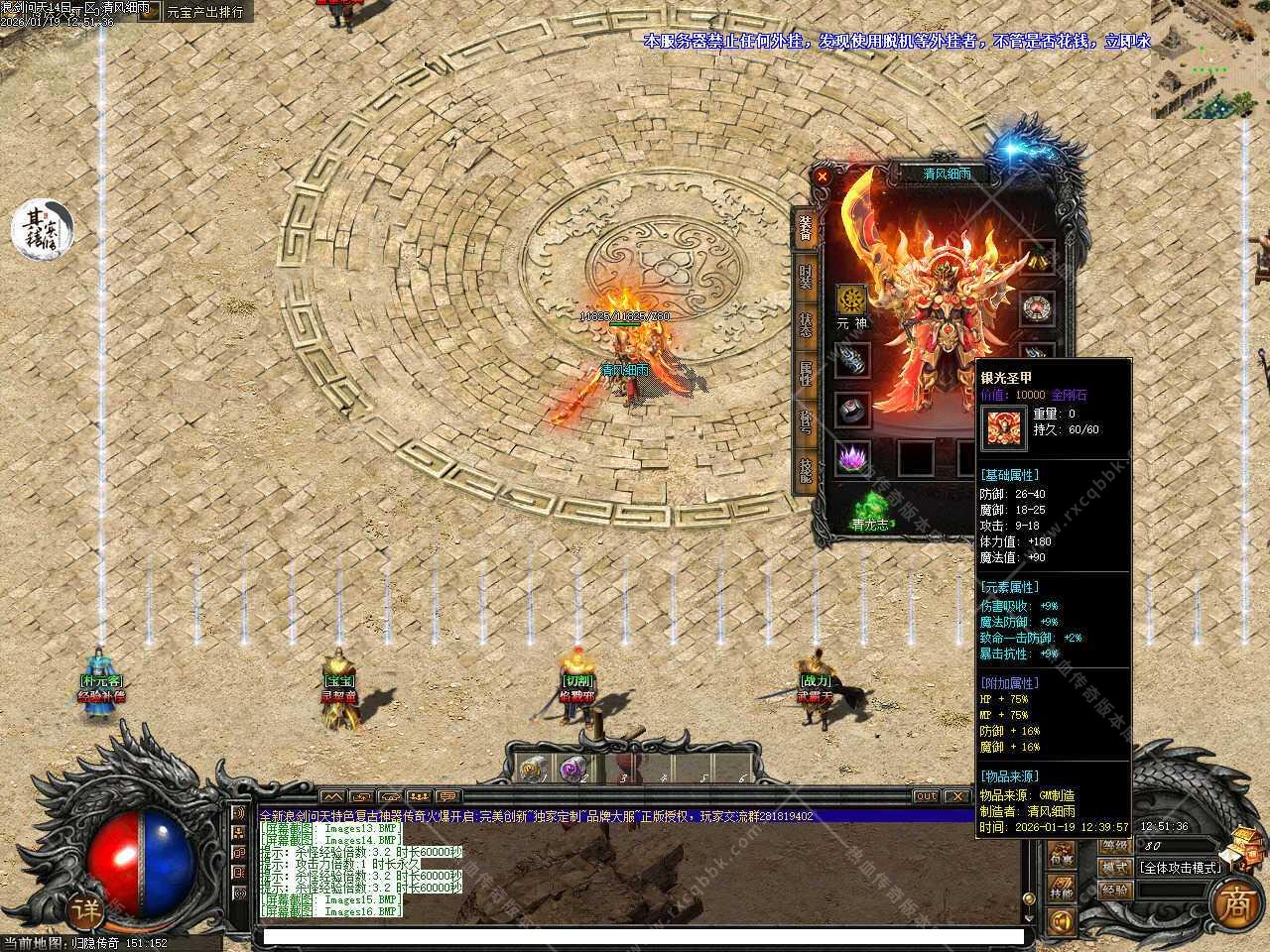Select the ring equipment slot
This screenshot has width=1270, height=952.
(851, 409)
